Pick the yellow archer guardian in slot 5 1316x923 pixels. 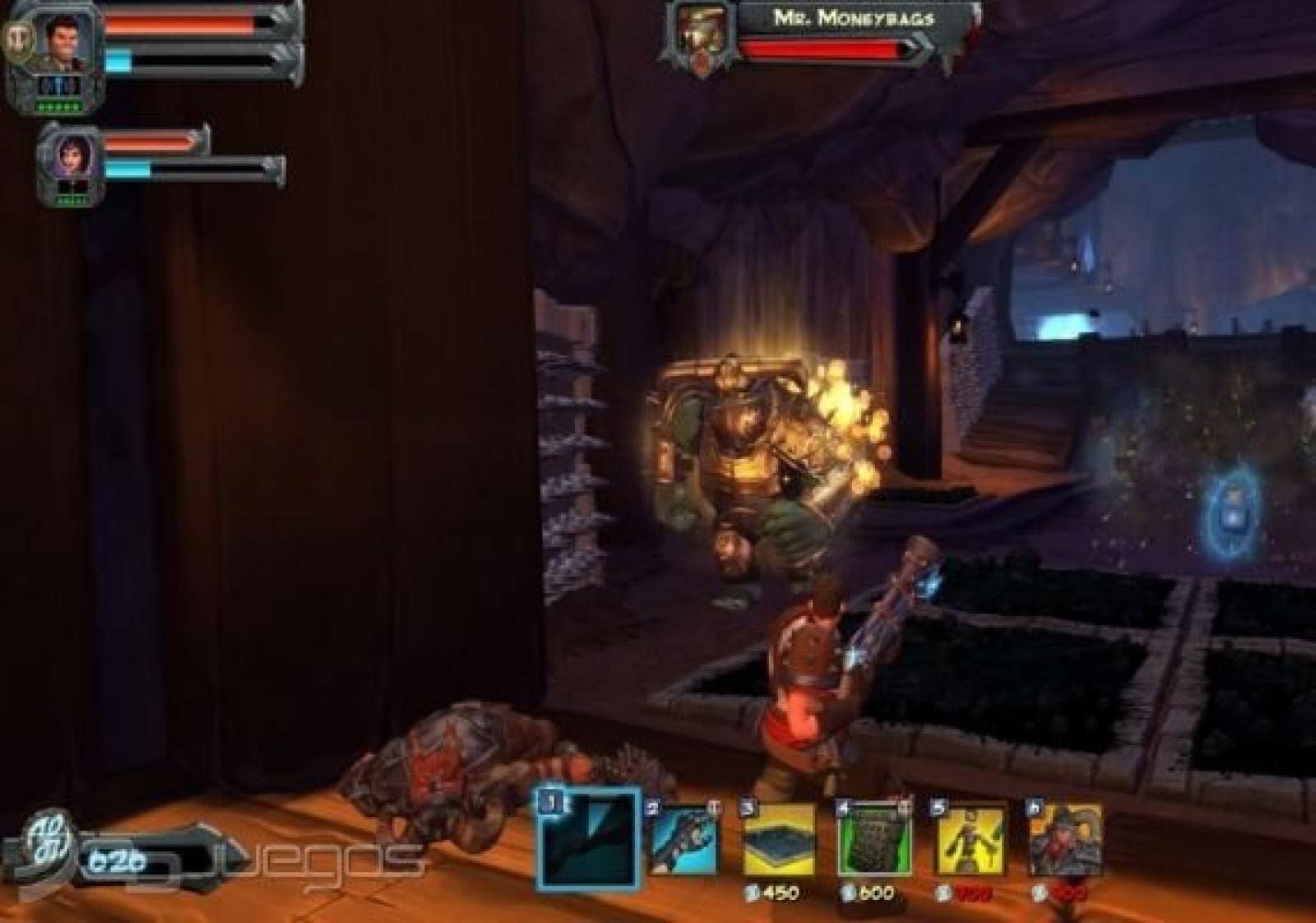tap(971, 841)
